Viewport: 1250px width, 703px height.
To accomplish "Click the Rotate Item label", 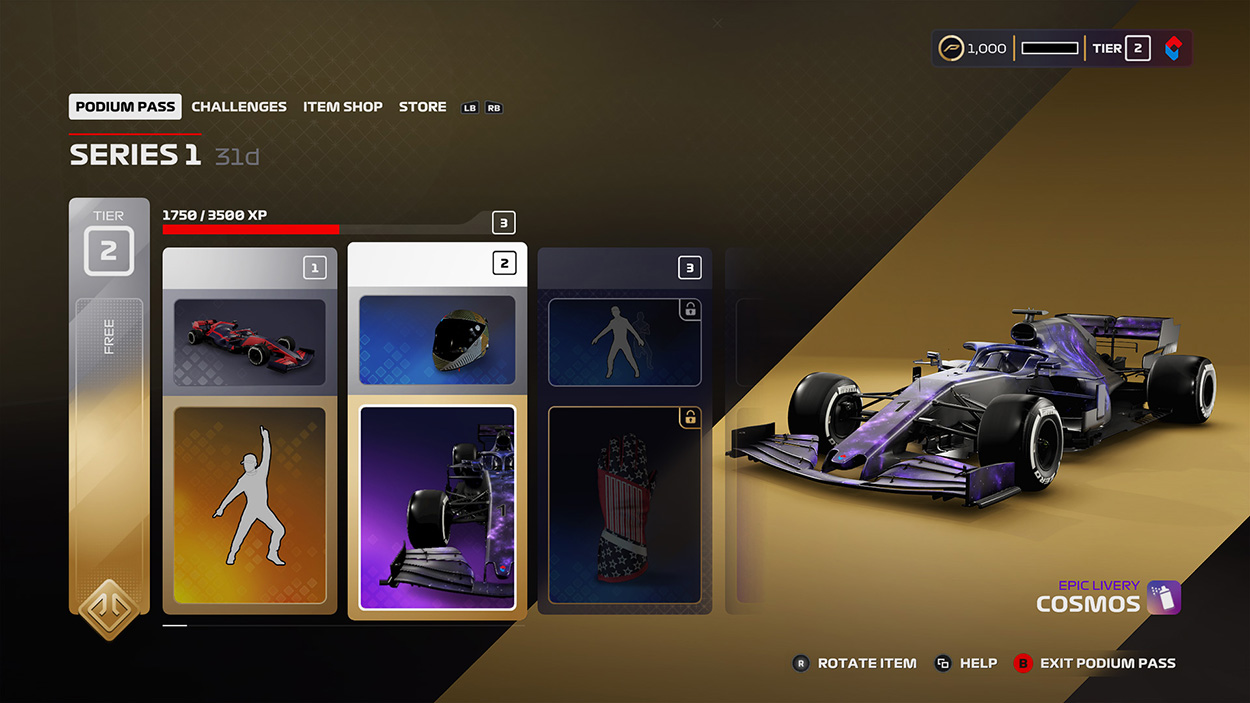I will (866, 663).
